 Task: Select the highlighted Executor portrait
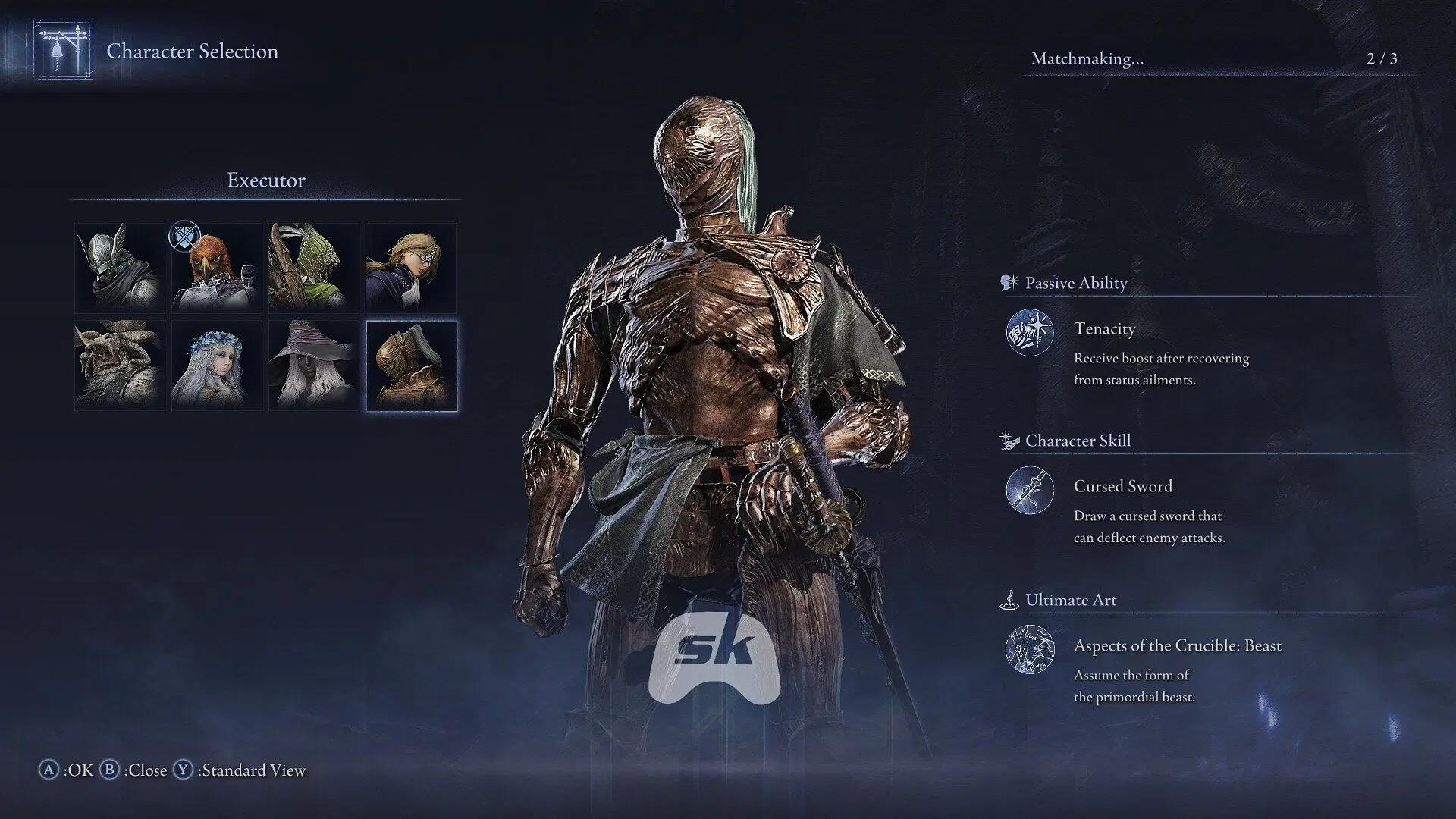tap(411, 365)
